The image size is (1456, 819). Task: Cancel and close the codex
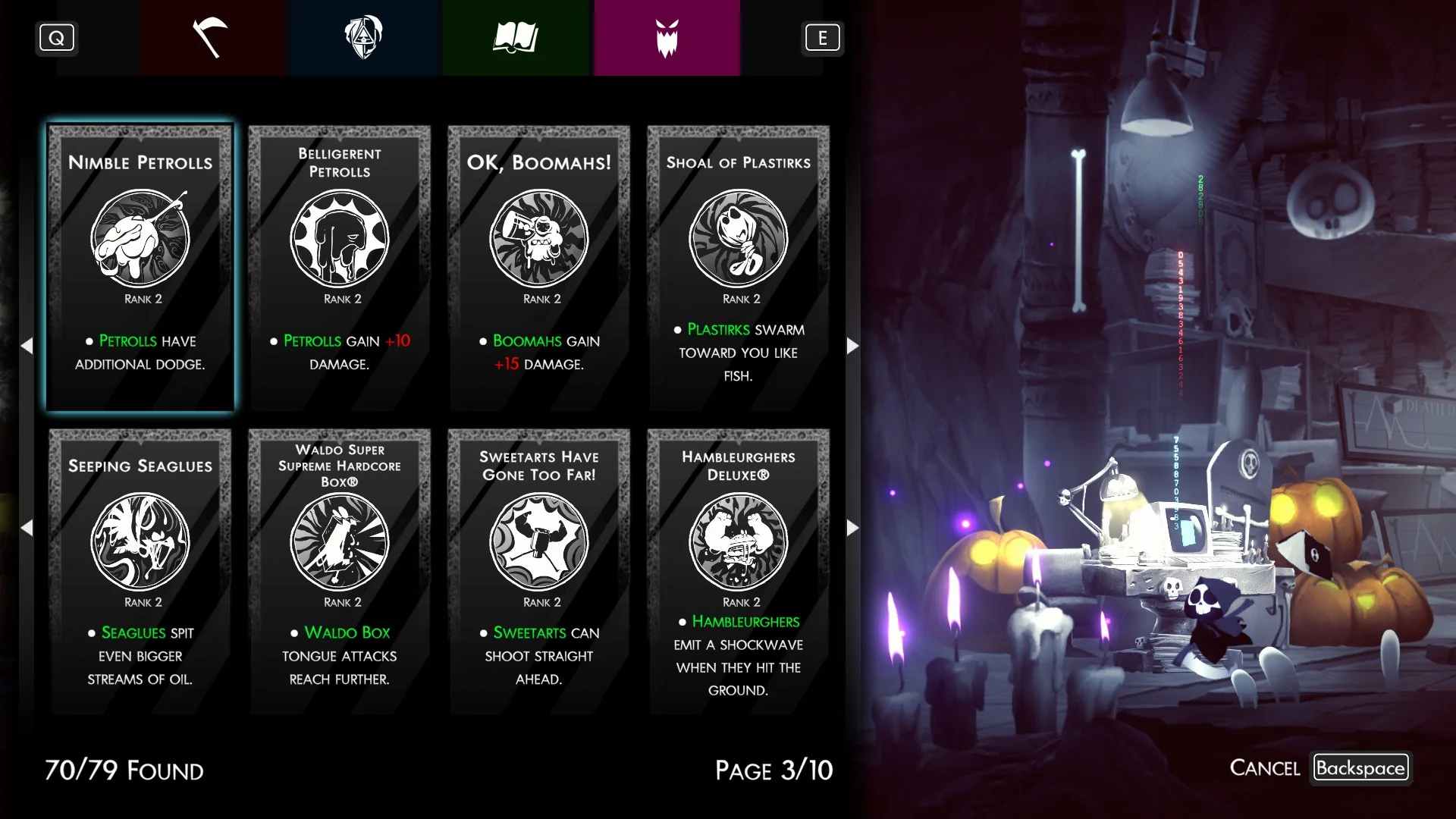point(1360,767)
